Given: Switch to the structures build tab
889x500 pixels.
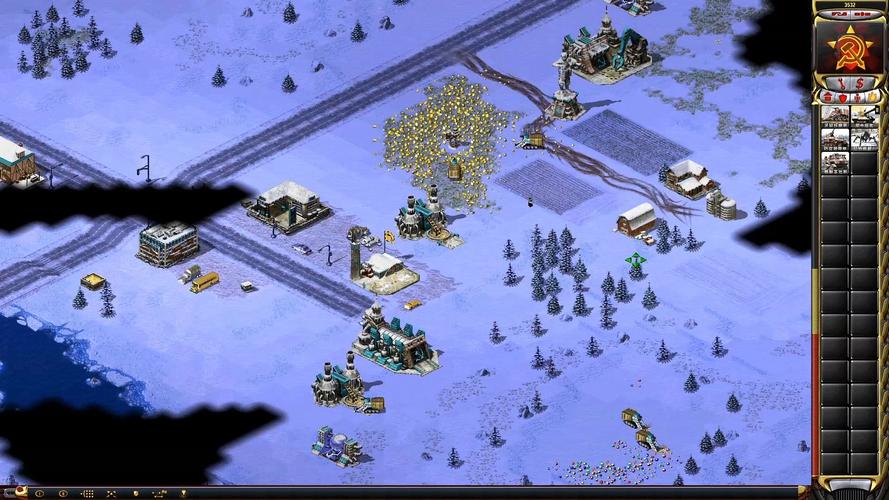Looking at the screenshot, I should 827,97.
